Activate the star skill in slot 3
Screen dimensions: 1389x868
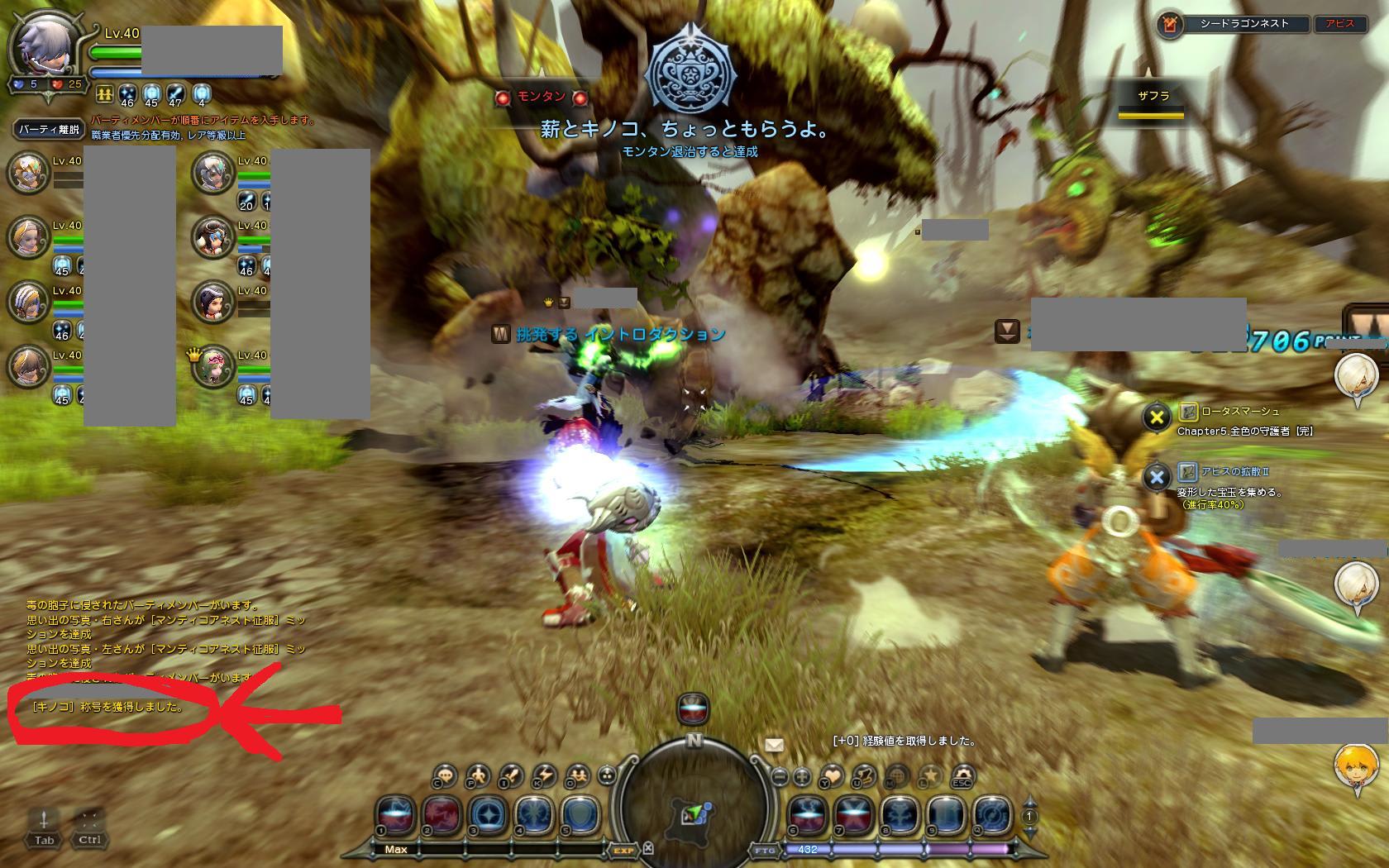489,814
